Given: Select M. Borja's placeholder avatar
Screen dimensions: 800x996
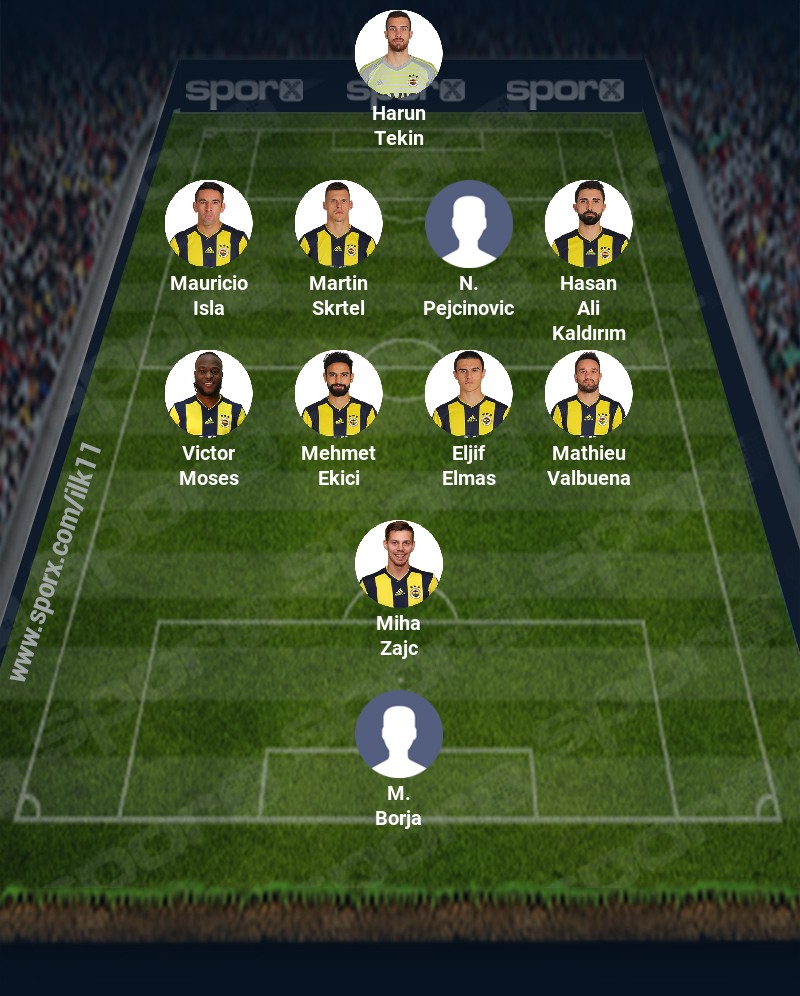Looking at the screenshot, I should click(399, 734).
